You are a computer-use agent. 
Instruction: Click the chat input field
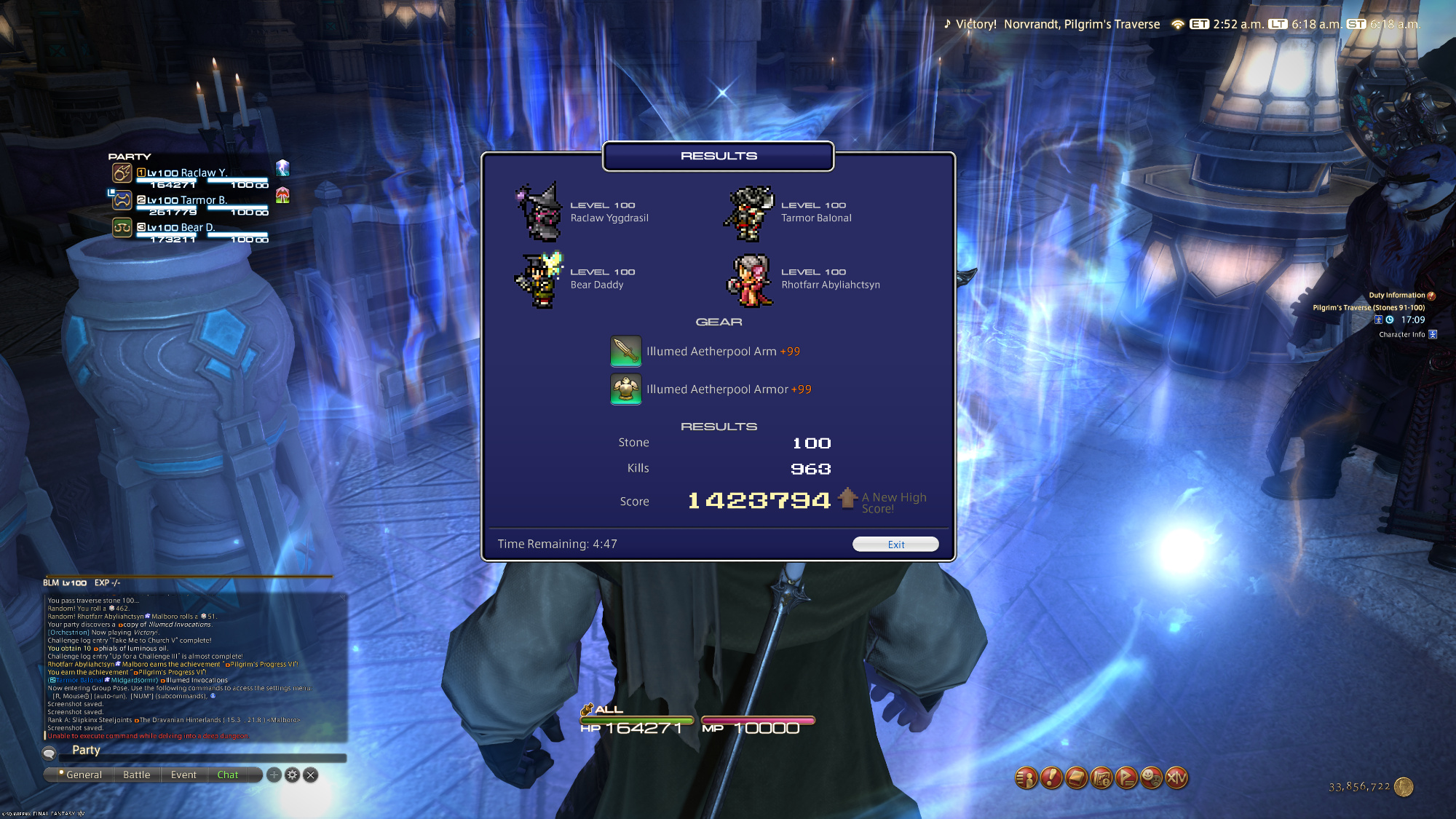pos(204,751)
